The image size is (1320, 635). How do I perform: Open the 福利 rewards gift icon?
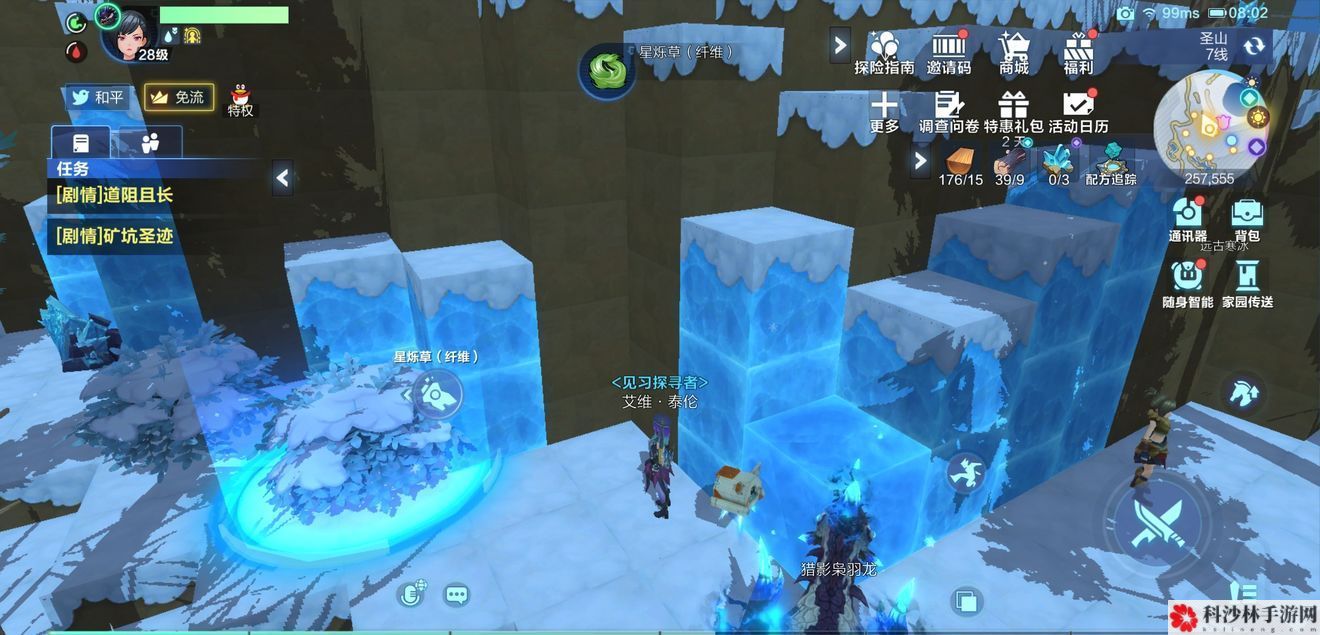[1078, 50]
